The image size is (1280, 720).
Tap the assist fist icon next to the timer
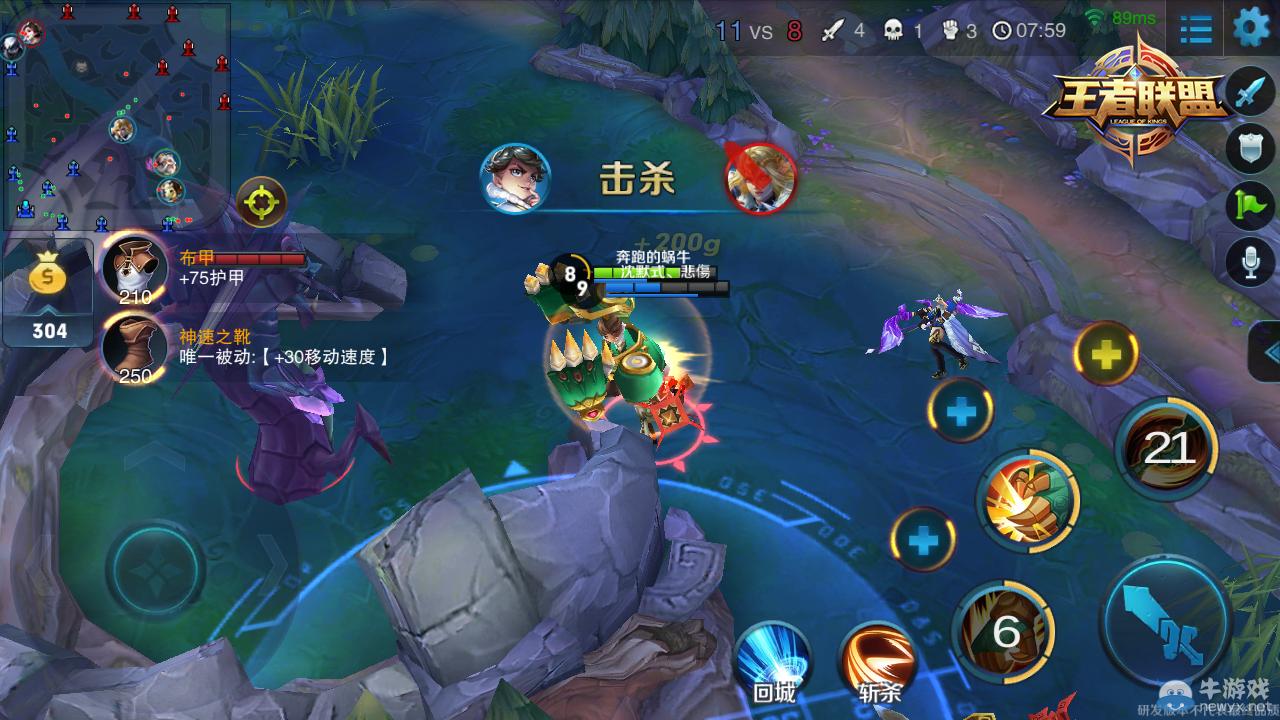952,30
